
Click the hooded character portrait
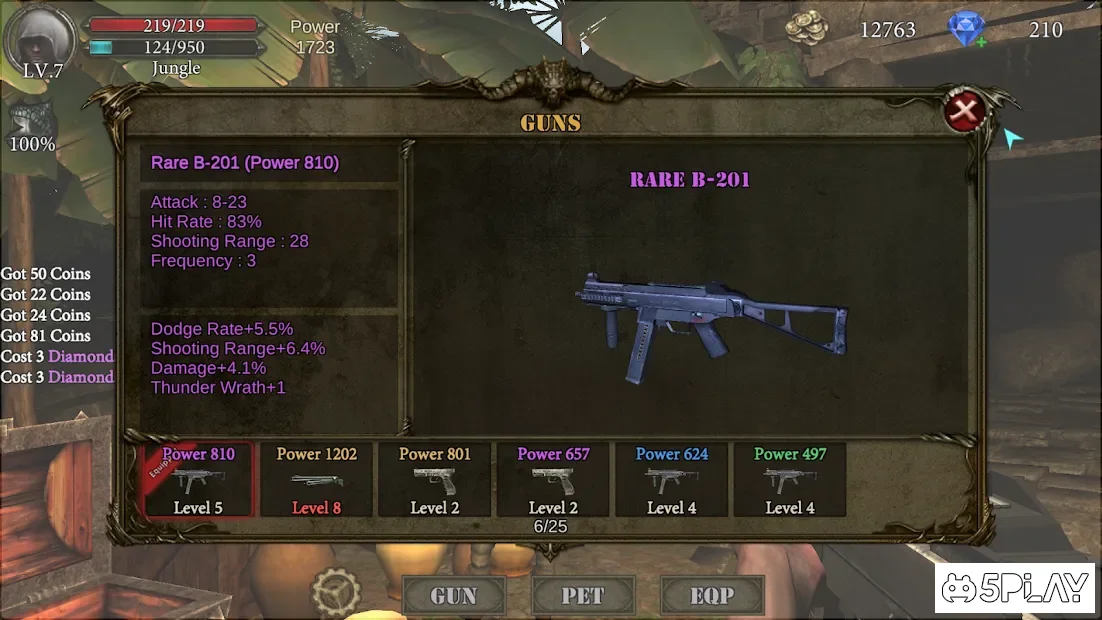(41, 38)
